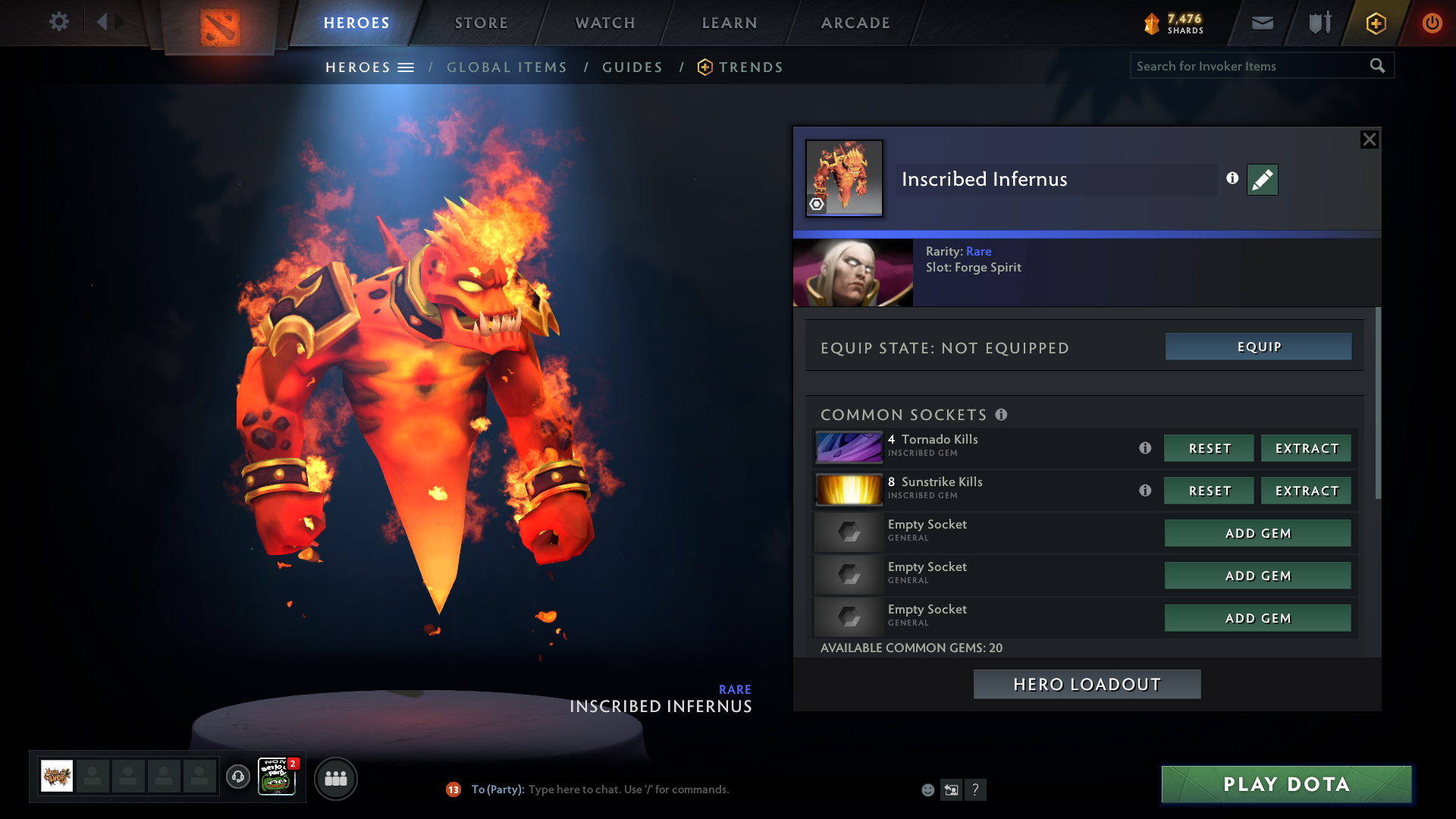Image resolution: width=1456 pixels, height=819 pixels.
Task: Equip the Inscribed Infernus item
Action: coord(1258,347)
